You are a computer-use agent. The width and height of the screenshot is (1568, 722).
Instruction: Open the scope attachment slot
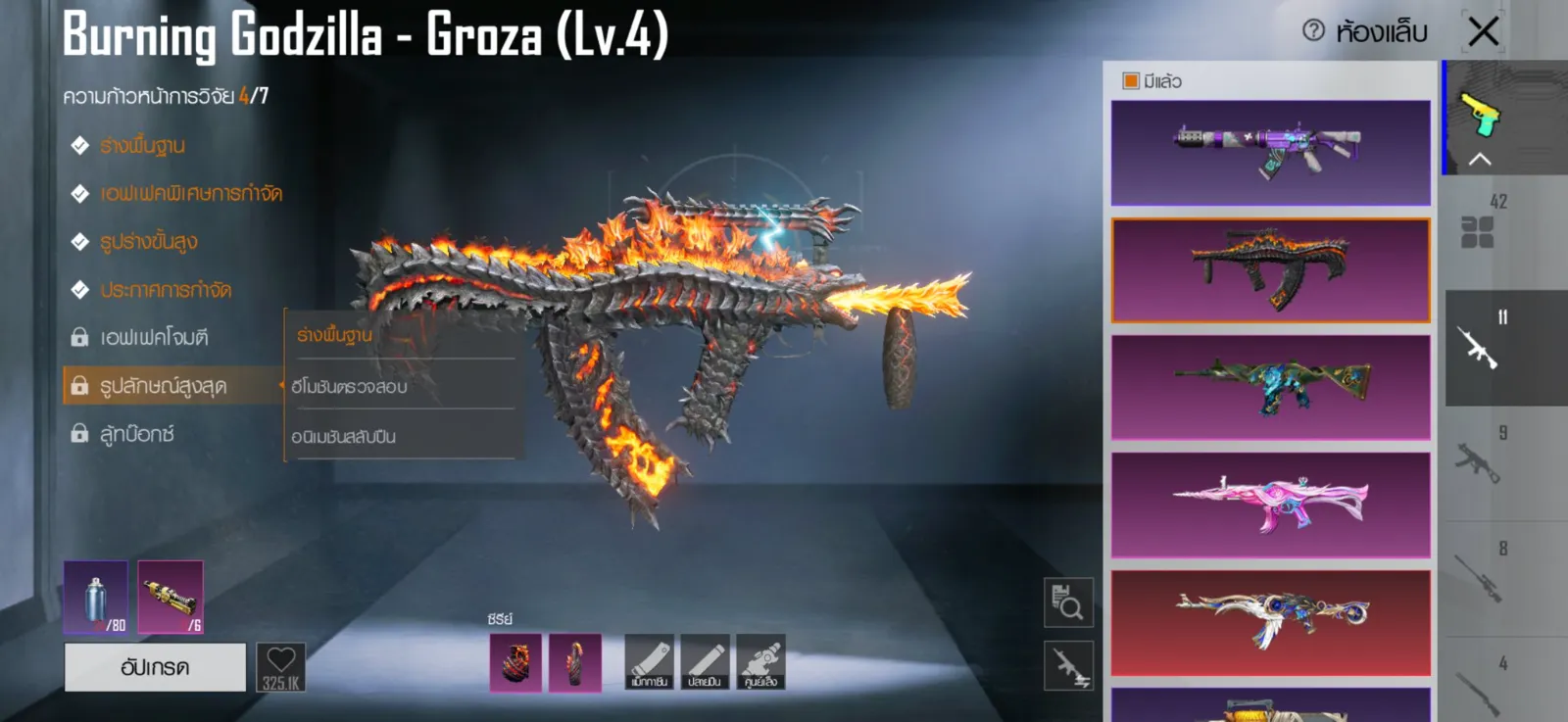760,661
